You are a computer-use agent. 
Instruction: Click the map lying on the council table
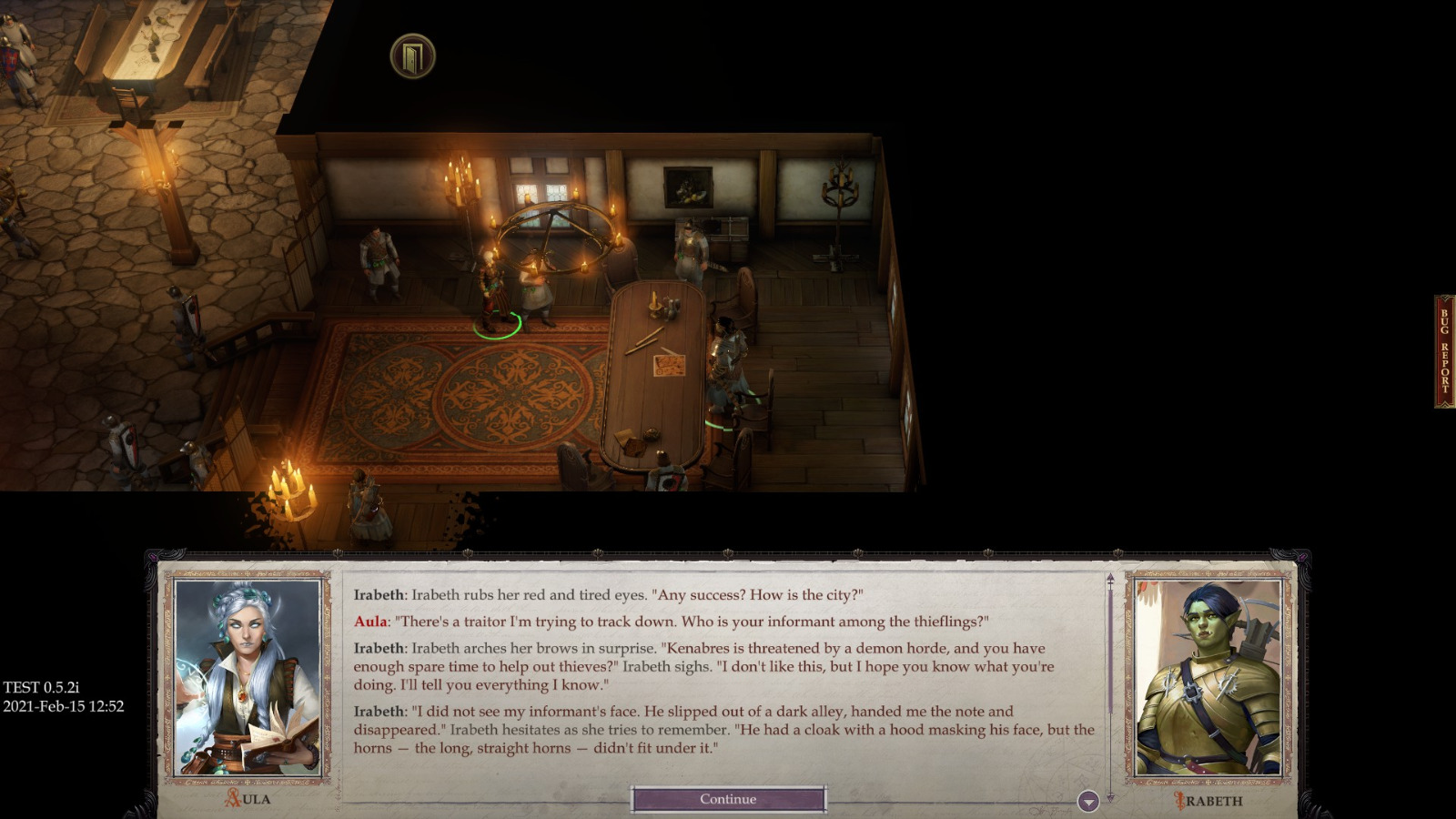click(x=671, y=367)
